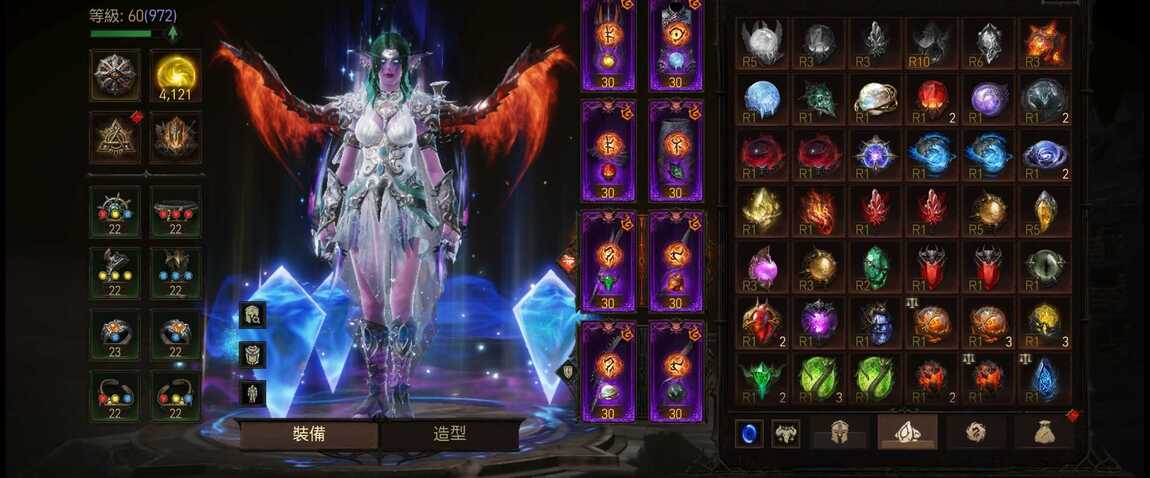Switch to the 裝備 equipment tab
This screenshot has width=1150, height=478.
[308, 435]
